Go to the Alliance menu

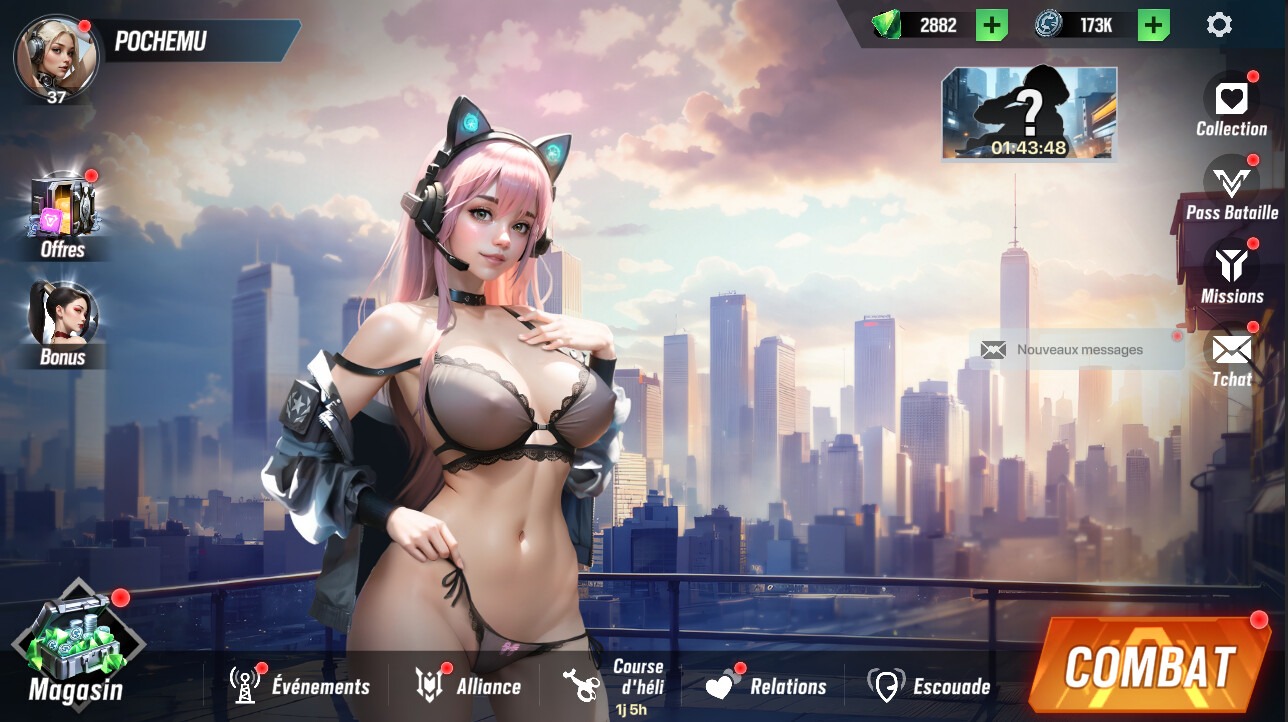pos(468,686)
